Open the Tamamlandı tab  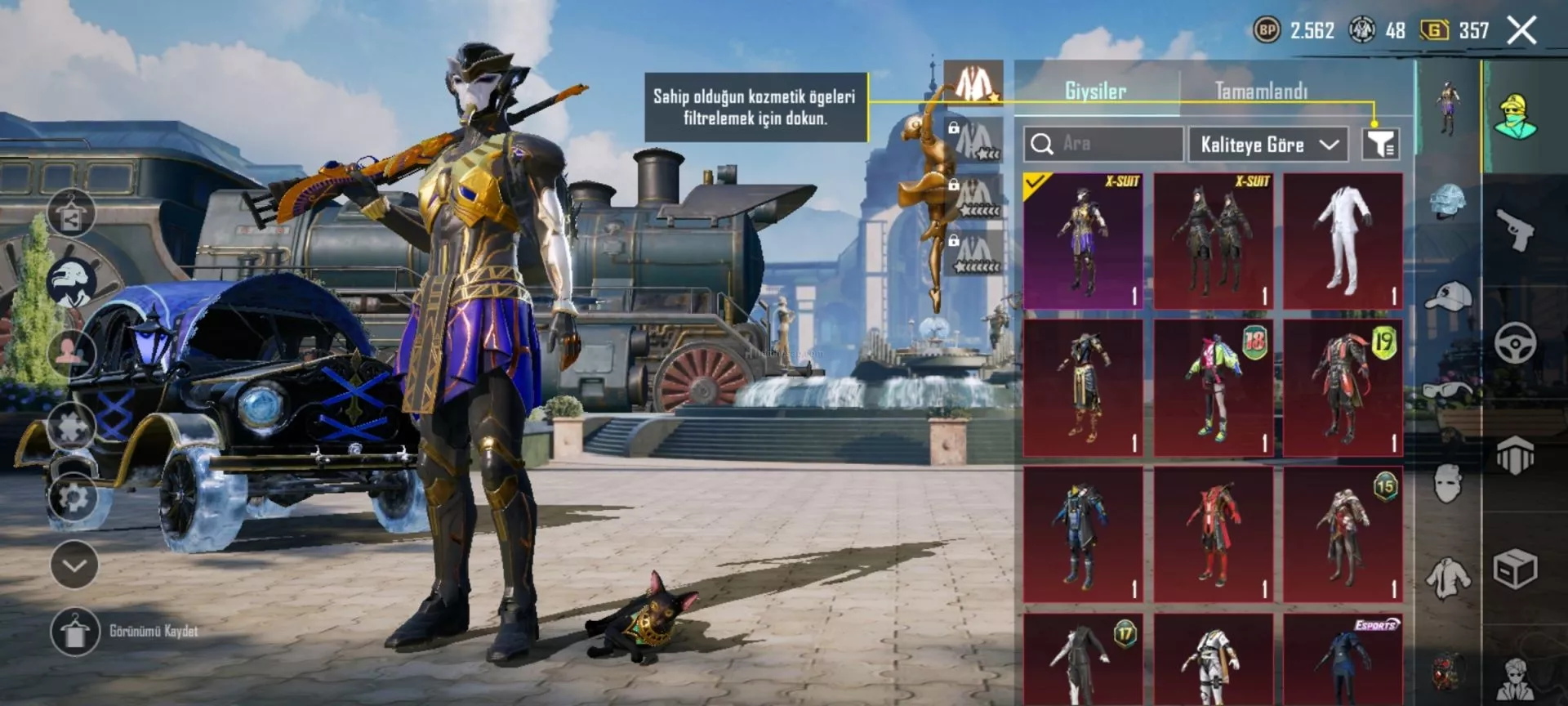click(x=1260, y=91)
